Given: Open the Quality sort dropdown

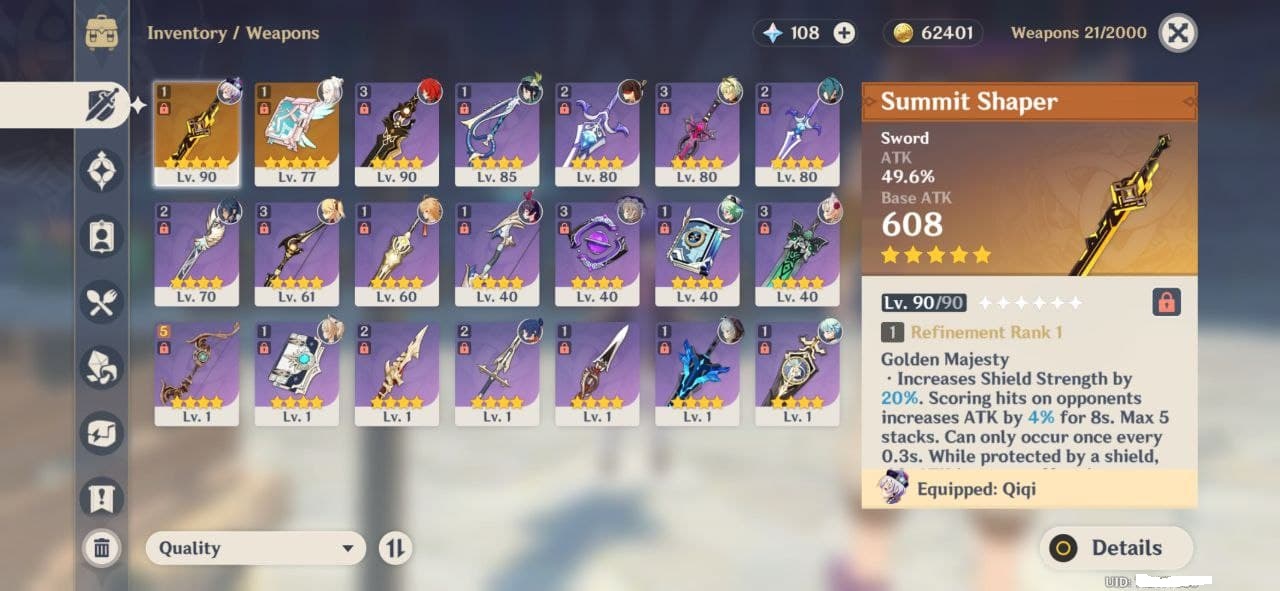Looking at the screenshot, I should click(x=255, y=548).
